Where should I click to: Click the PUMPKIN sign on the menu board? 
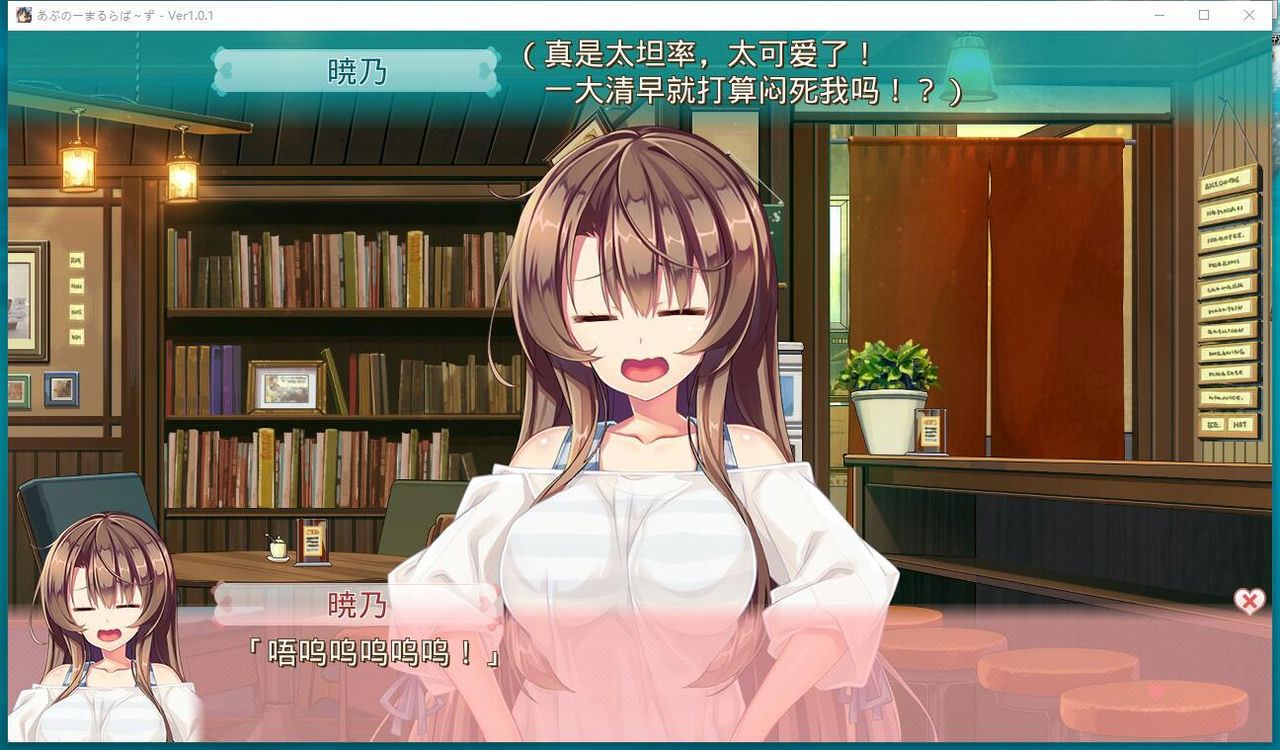1225,307
